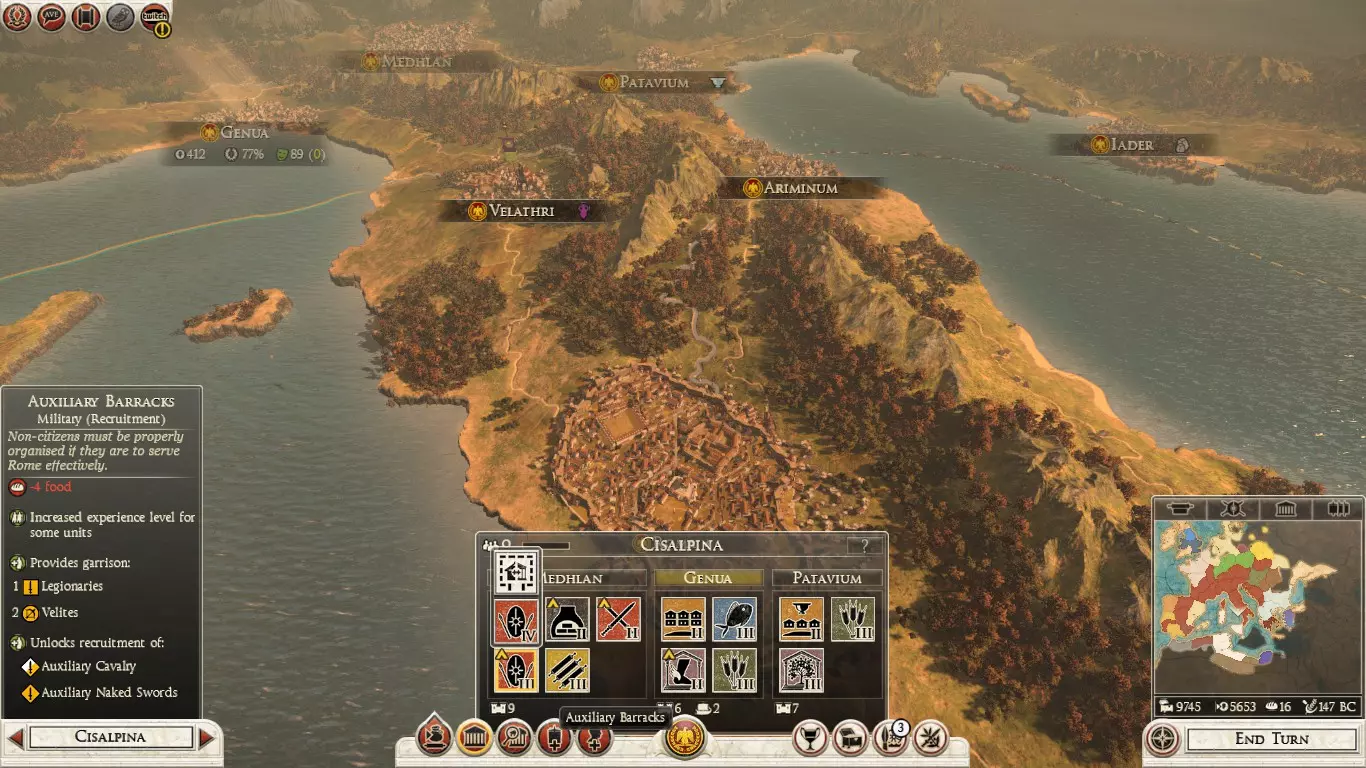The width and height of the screenshot is (1366, 768).
Task: Select Genua's blue fish port building
Action: [735, 620]
